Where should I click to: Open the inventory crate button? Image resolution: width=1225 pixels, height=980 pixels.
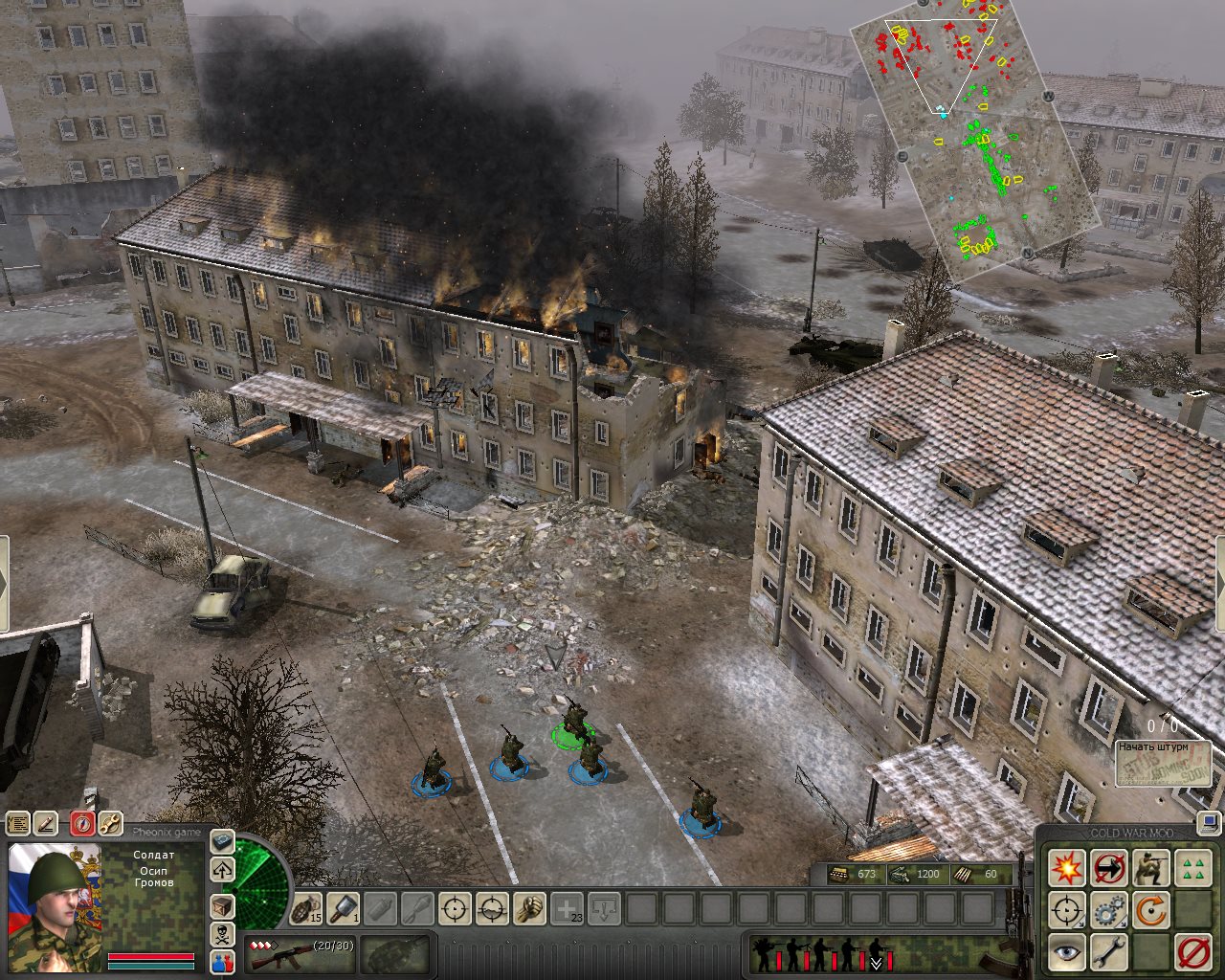[222, 905]
